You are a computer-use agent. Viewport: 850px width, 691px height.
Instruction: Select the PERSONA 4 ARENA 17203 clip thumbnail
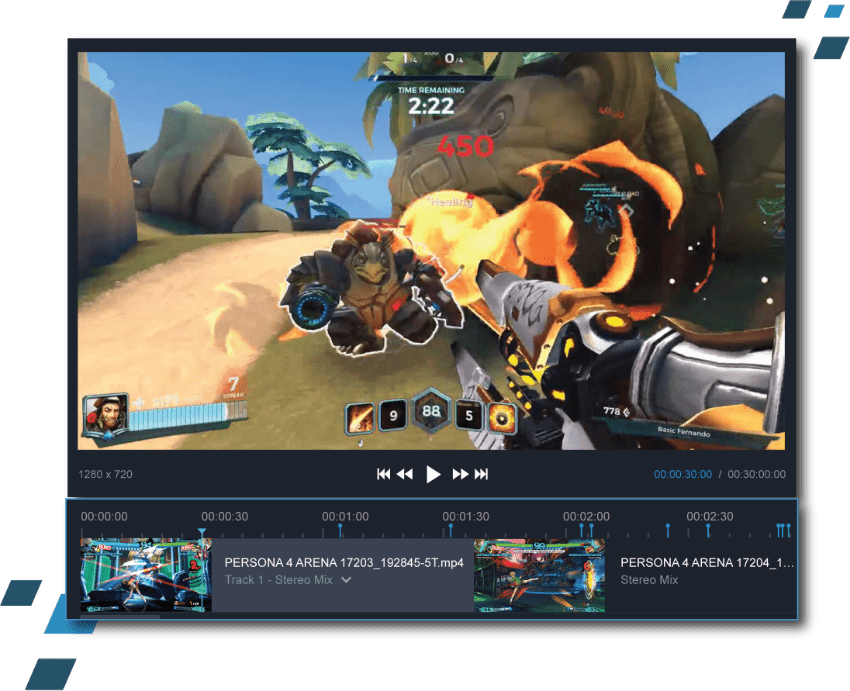click(x=145, y=575)
